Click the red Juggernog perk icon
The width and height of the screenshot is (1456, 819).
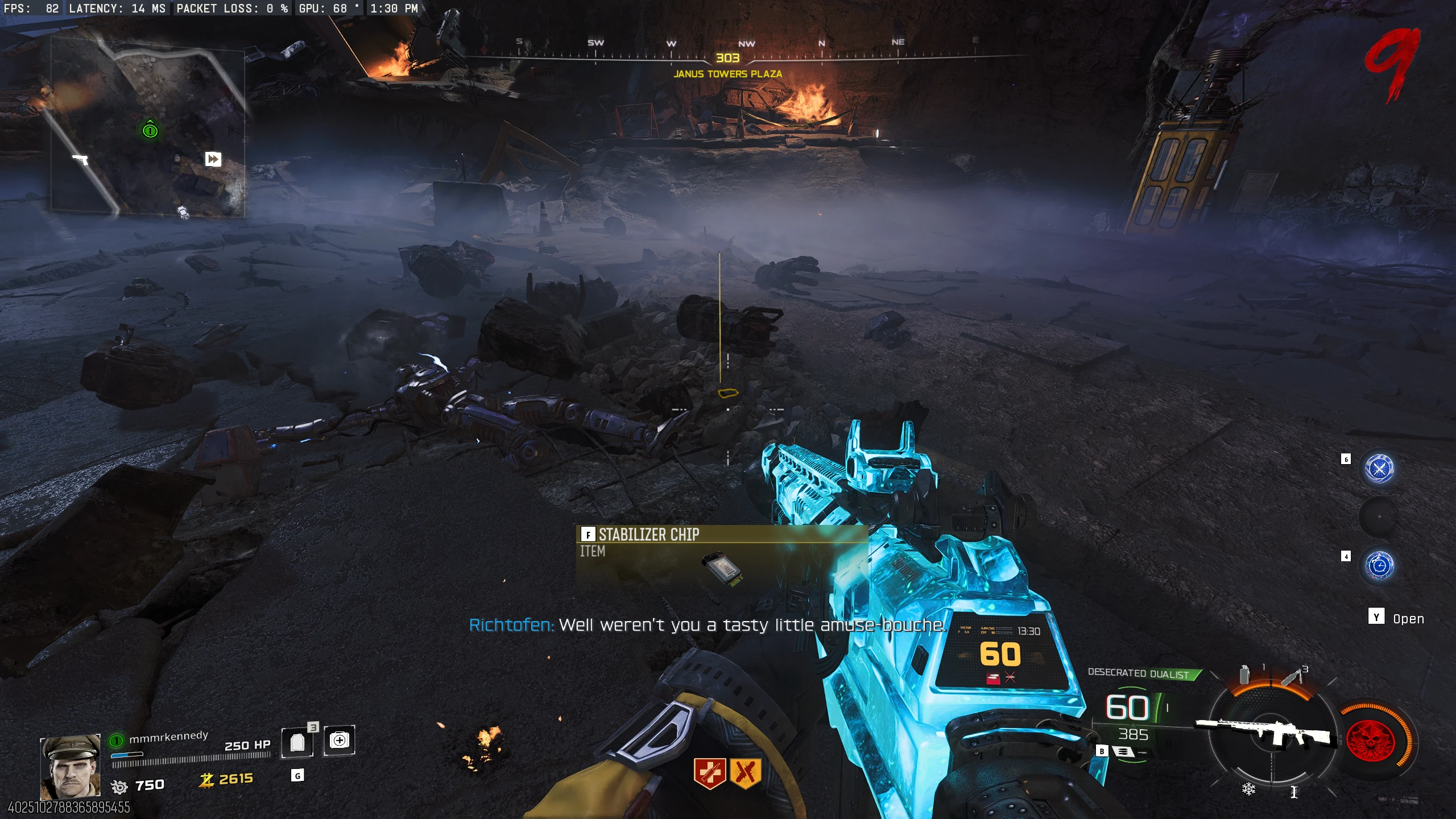(x=709, y=773)
